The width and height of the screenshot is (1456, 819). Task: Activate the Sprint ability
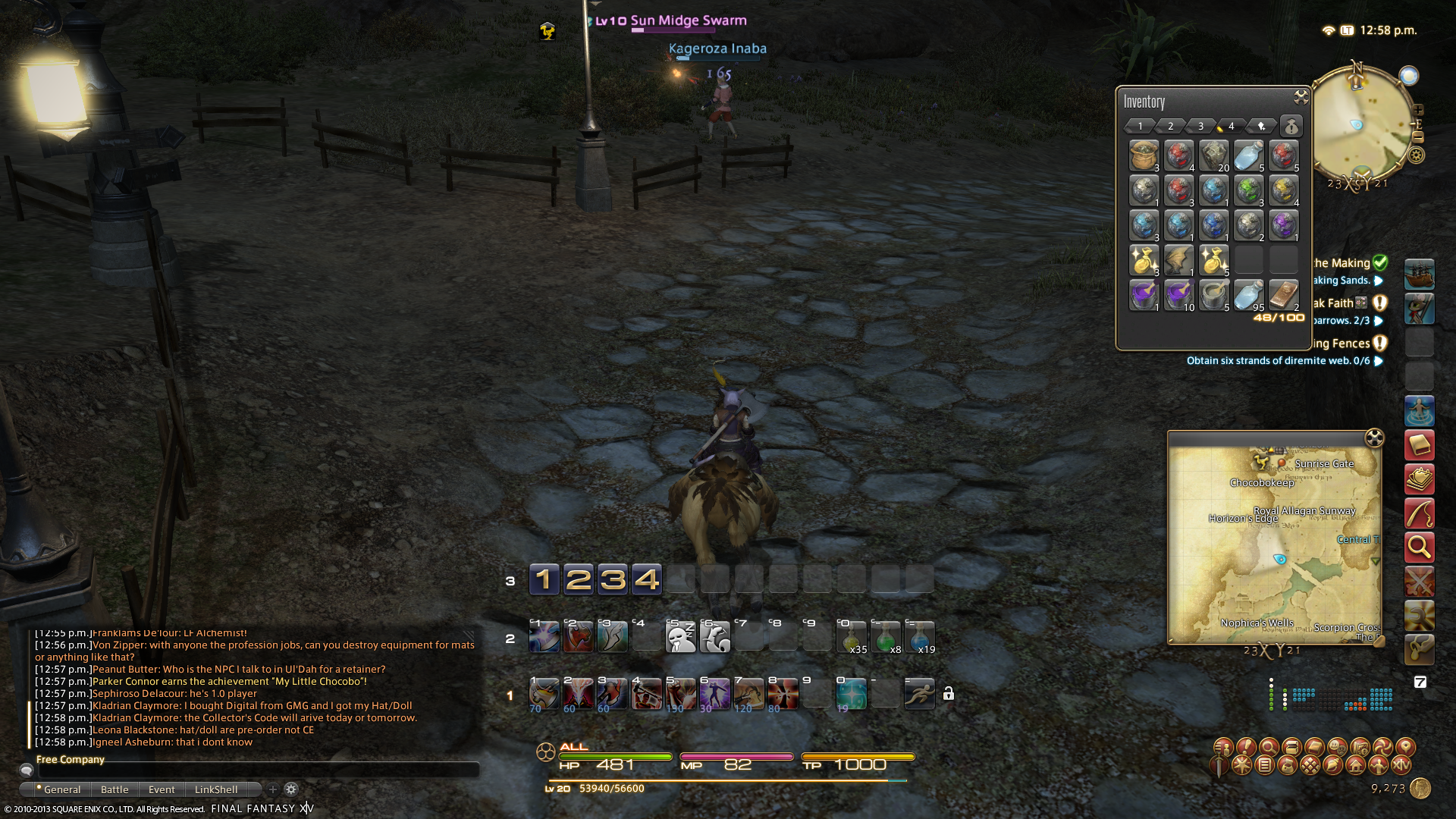pos(919,694)
